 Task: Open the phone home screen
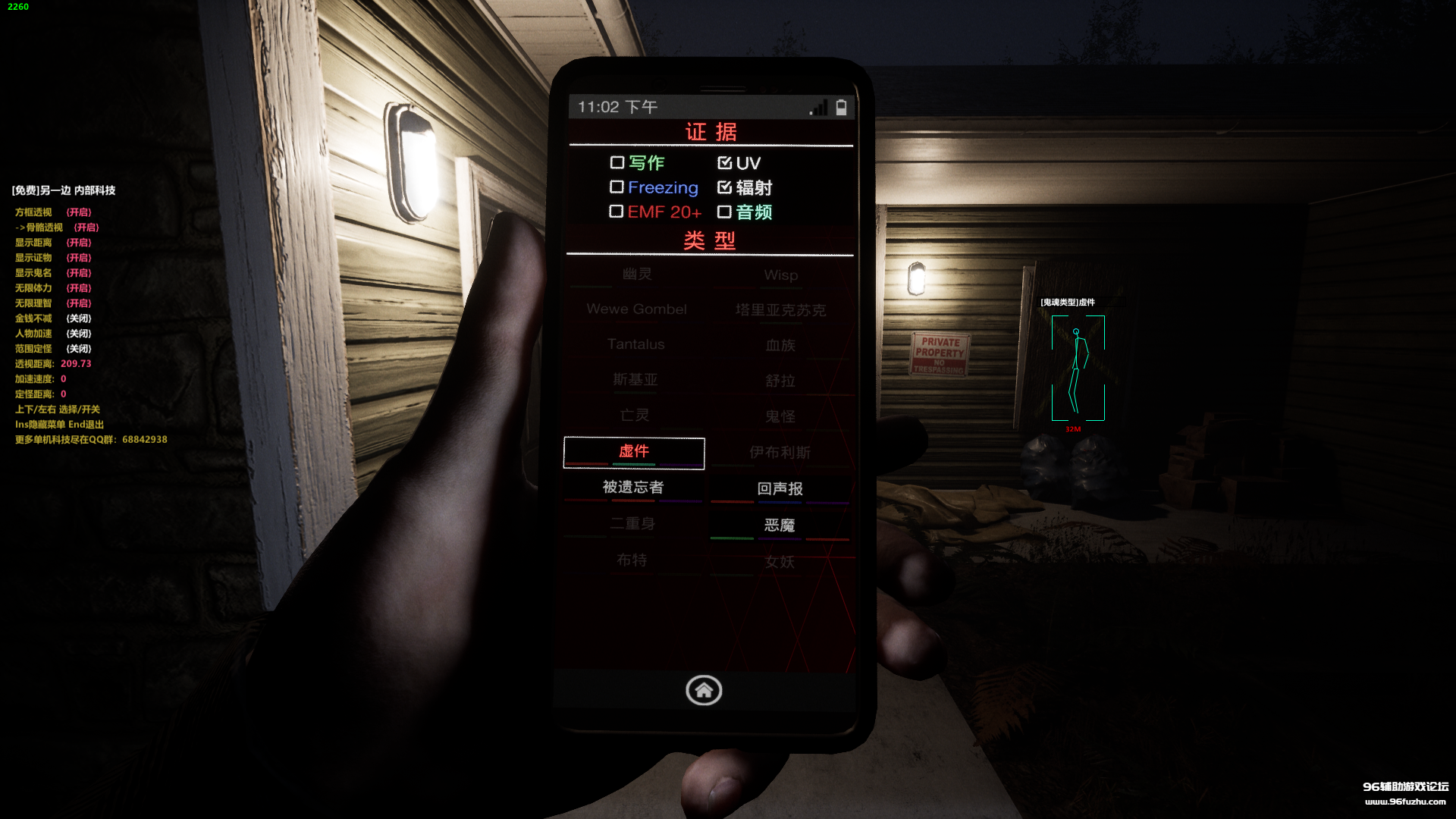coord(704,690)
